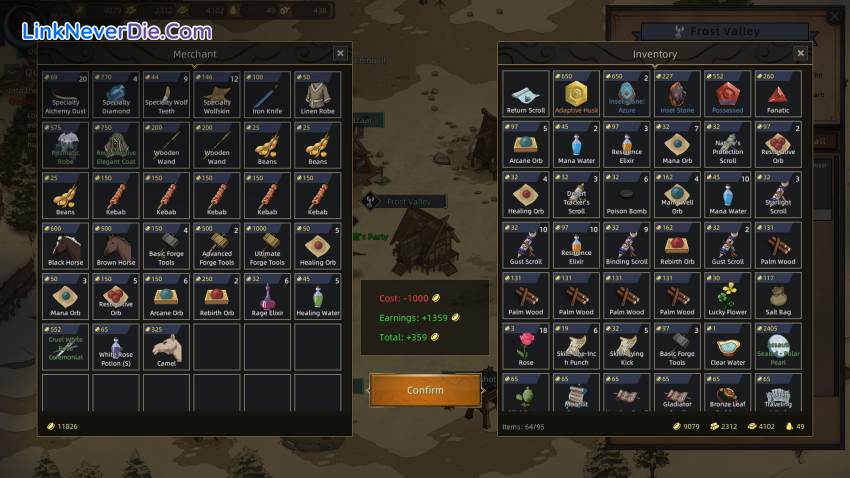Select the Rose in inventory

[x=525, y=346]
